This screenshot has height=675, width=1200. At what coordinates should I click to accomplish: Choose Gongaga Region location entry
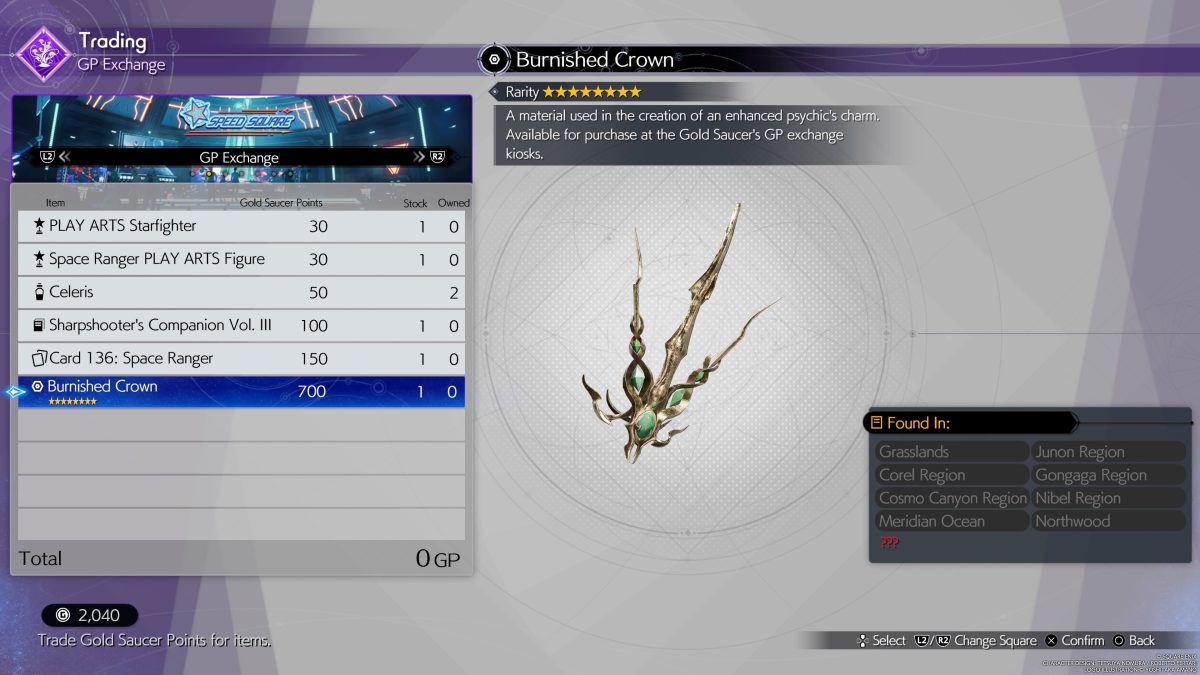(1108, 475)
